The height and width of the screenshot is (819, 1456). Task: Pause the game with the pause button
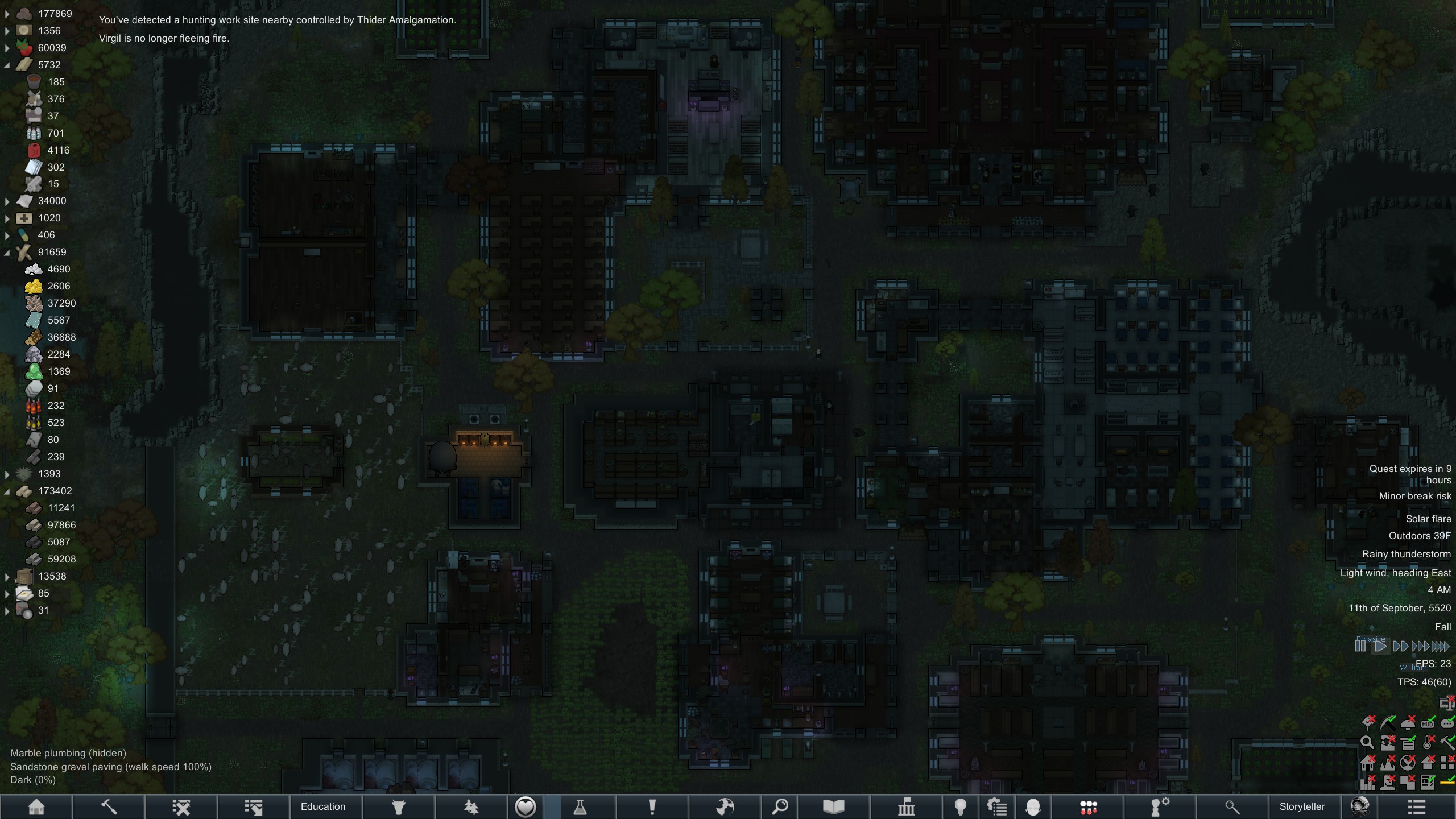point(1360,646)
